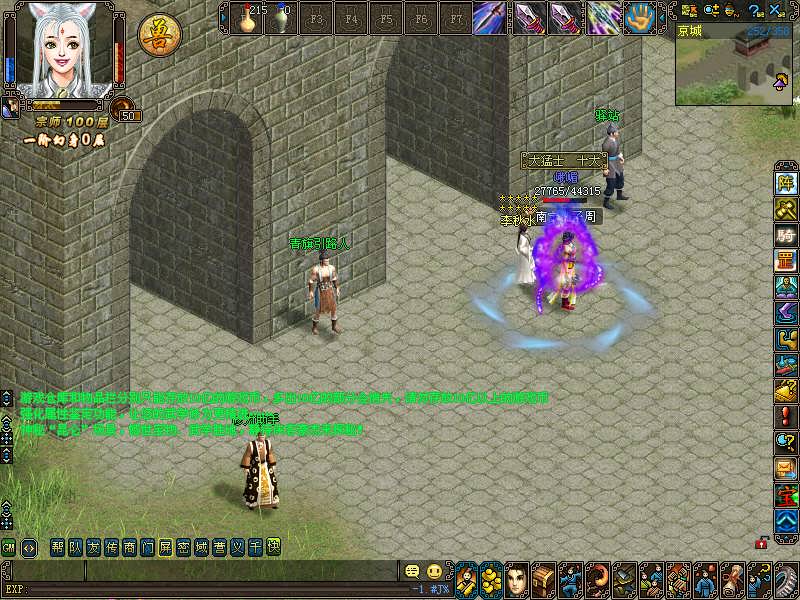This screenshot has height=600, width=800.
Task: Open the treasure chest inventory icon
Action: coord(543,578)
